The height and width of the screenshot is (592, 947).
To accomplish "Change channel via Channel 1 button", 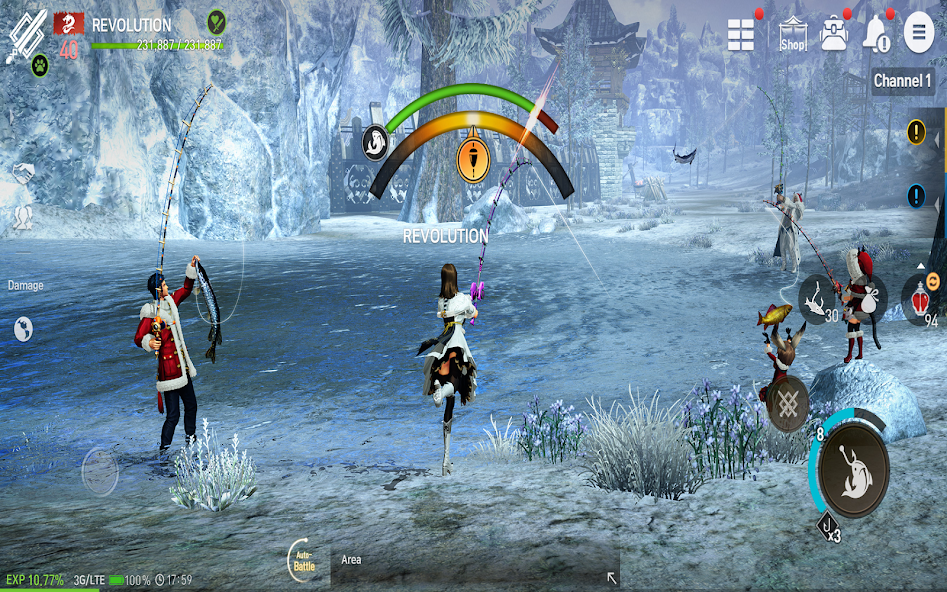I will tap(902, 81).
